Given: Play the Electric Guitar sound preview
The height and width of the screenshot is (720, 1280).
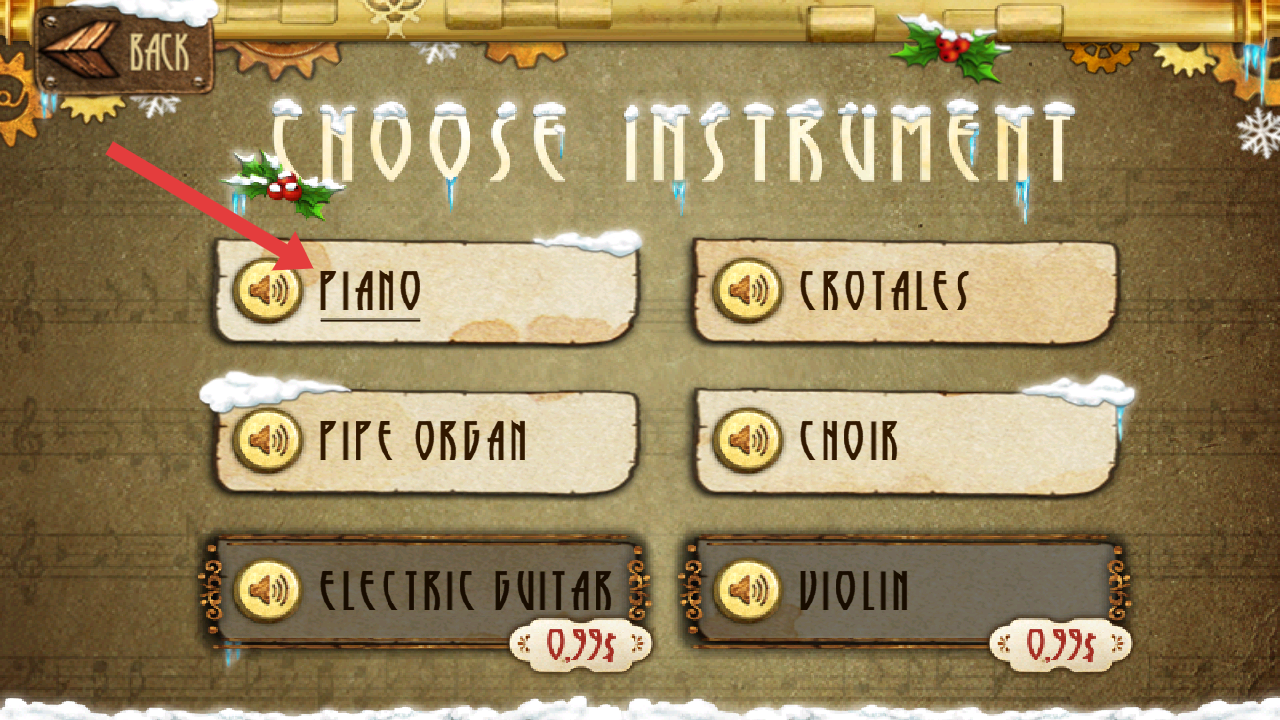Looking at the screenshot, I should tap(267, 590).
